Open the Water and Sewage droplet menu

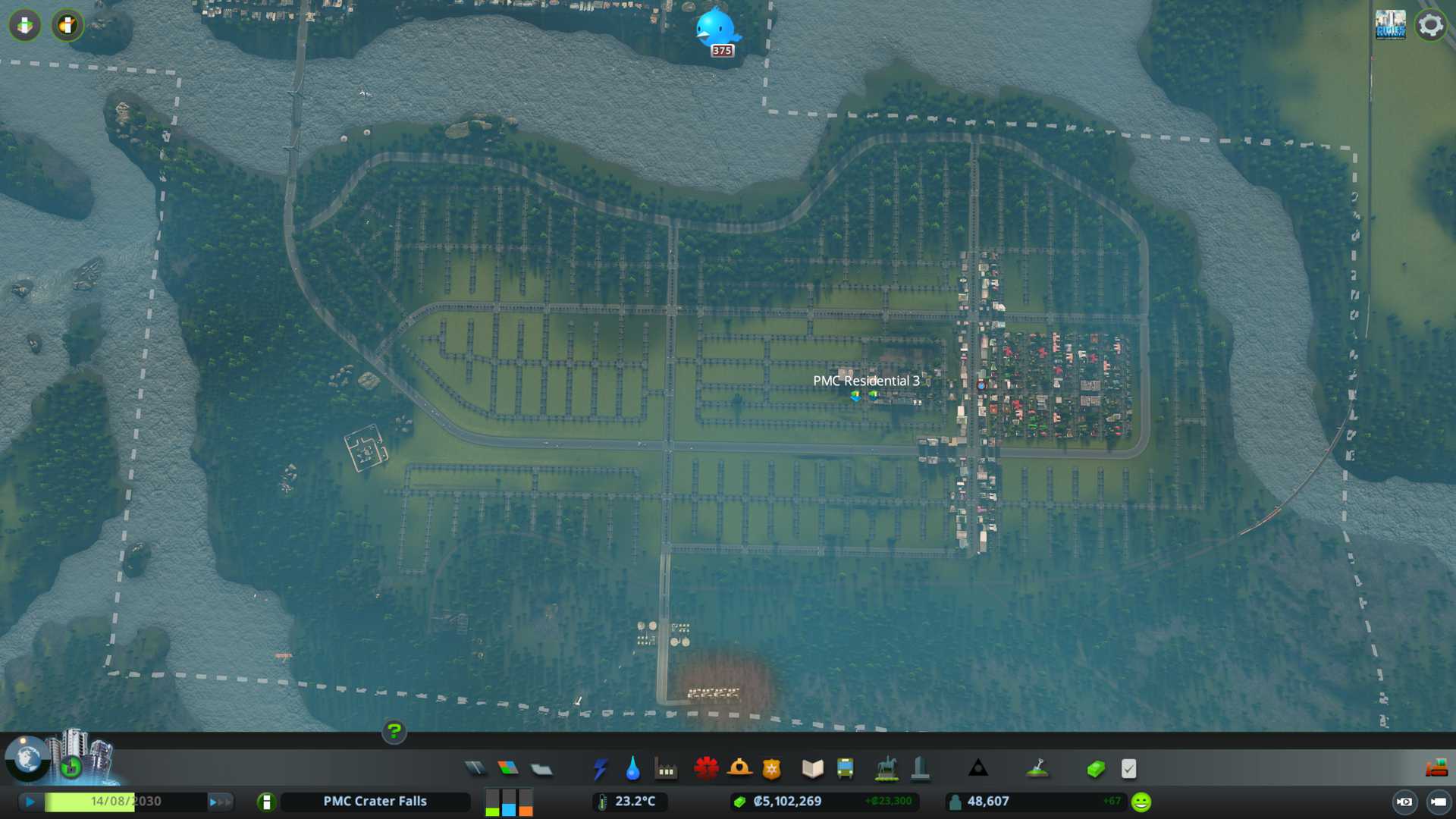pos(633,769)
